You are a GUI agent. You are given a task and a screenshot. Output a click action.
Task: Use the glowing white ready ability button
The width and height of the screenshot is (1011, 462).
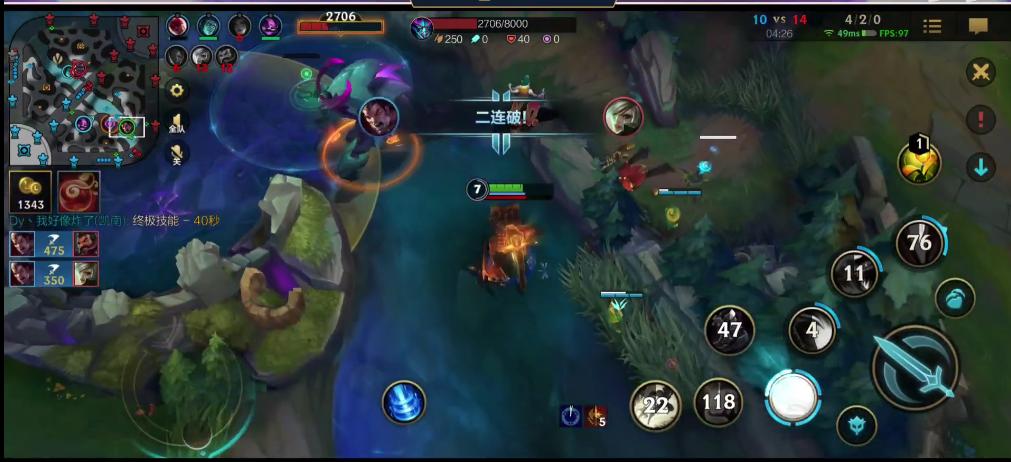pos(793,398)
